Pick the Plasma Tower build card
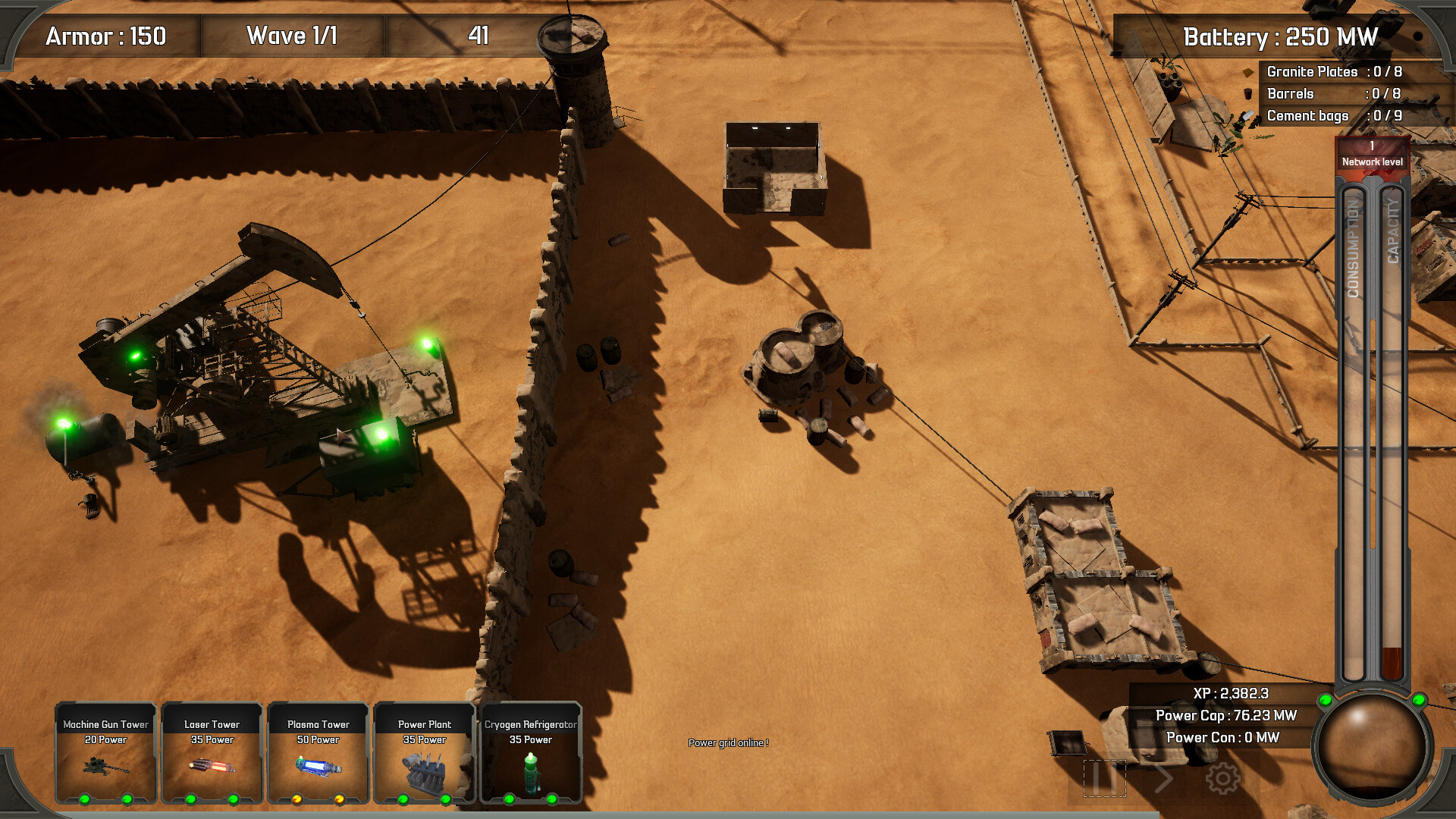1456x819 pixels. (x=318, y=752)
